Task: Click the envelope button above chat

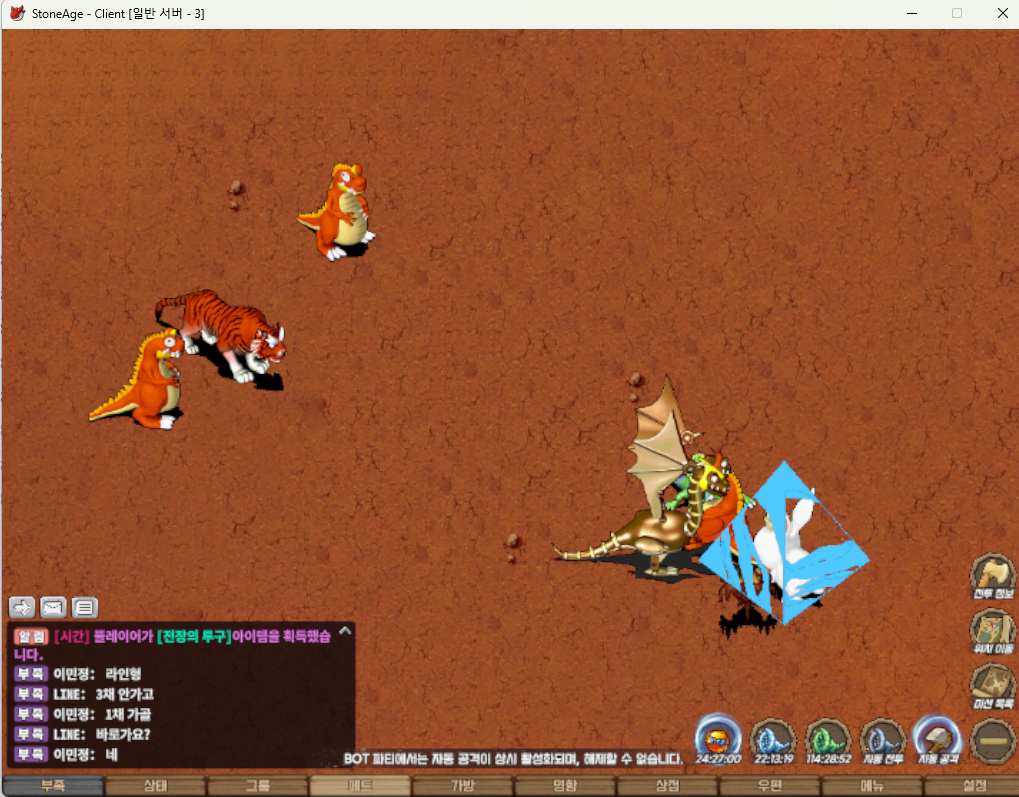Action: (53, 607)
